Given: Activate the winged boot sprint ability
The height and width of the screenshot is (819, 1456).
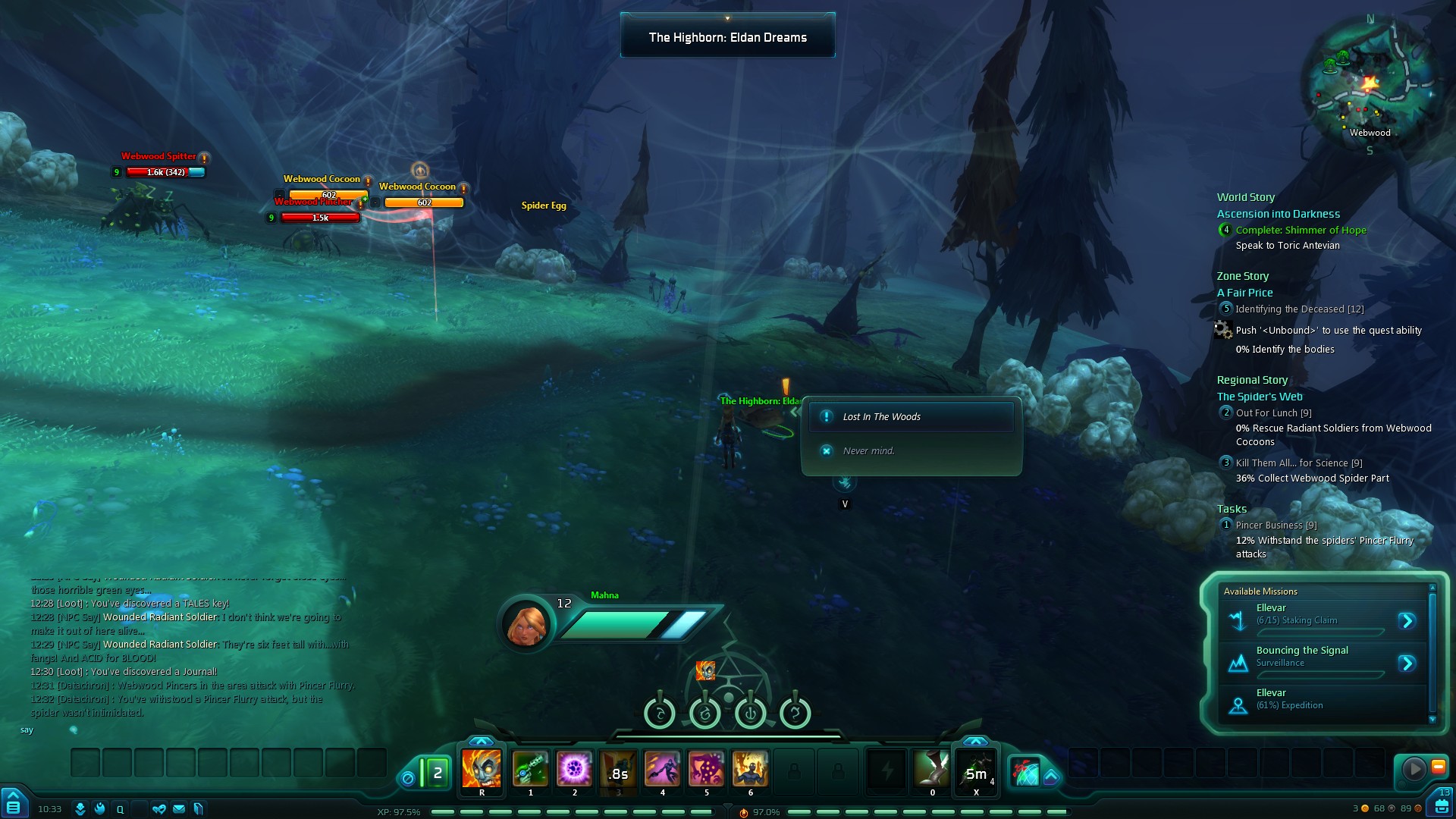Looking at the screenshot, I should pos(931,769).
